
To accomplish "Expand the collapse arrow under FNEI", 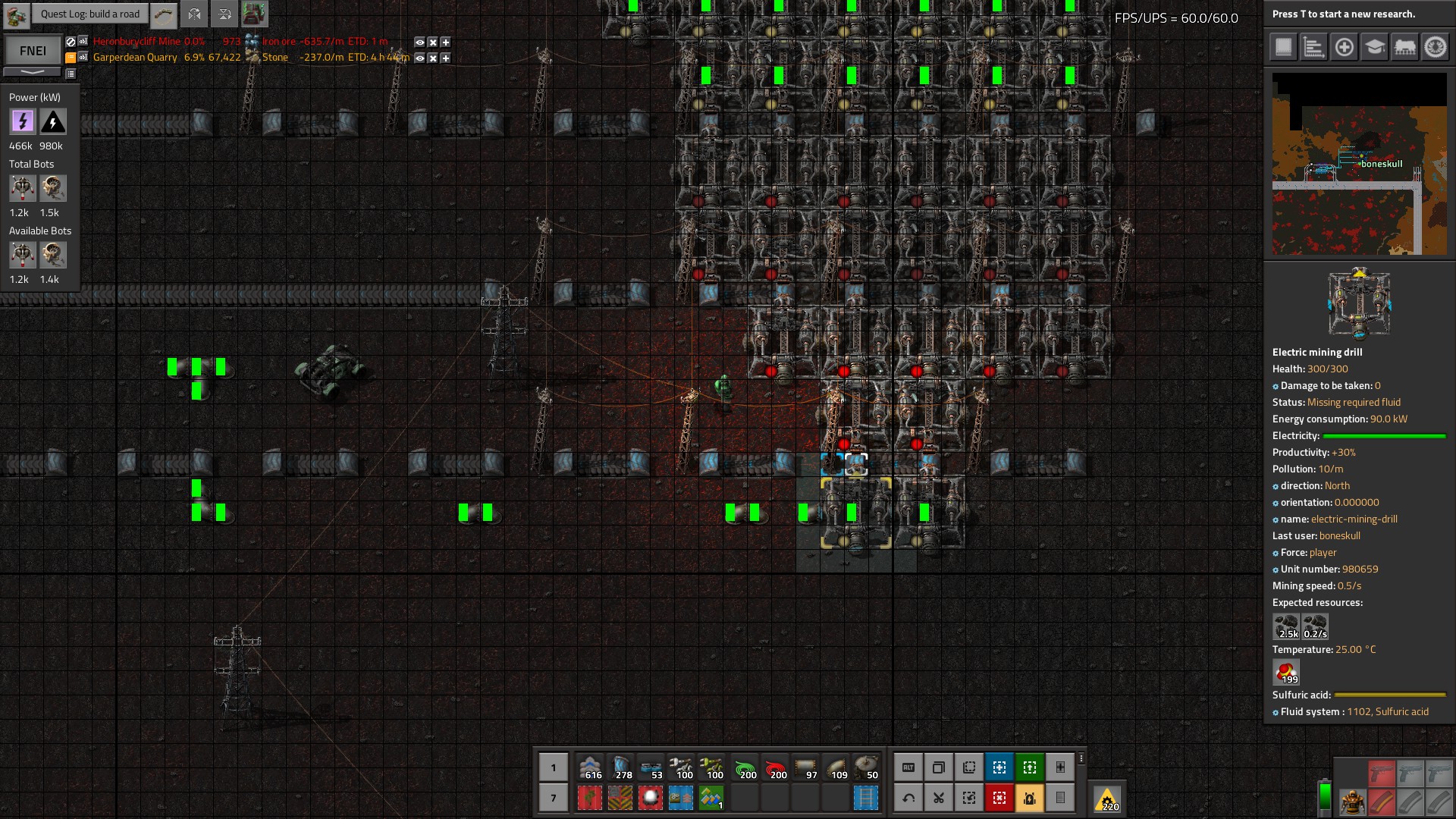I will [x=33, y=72].
